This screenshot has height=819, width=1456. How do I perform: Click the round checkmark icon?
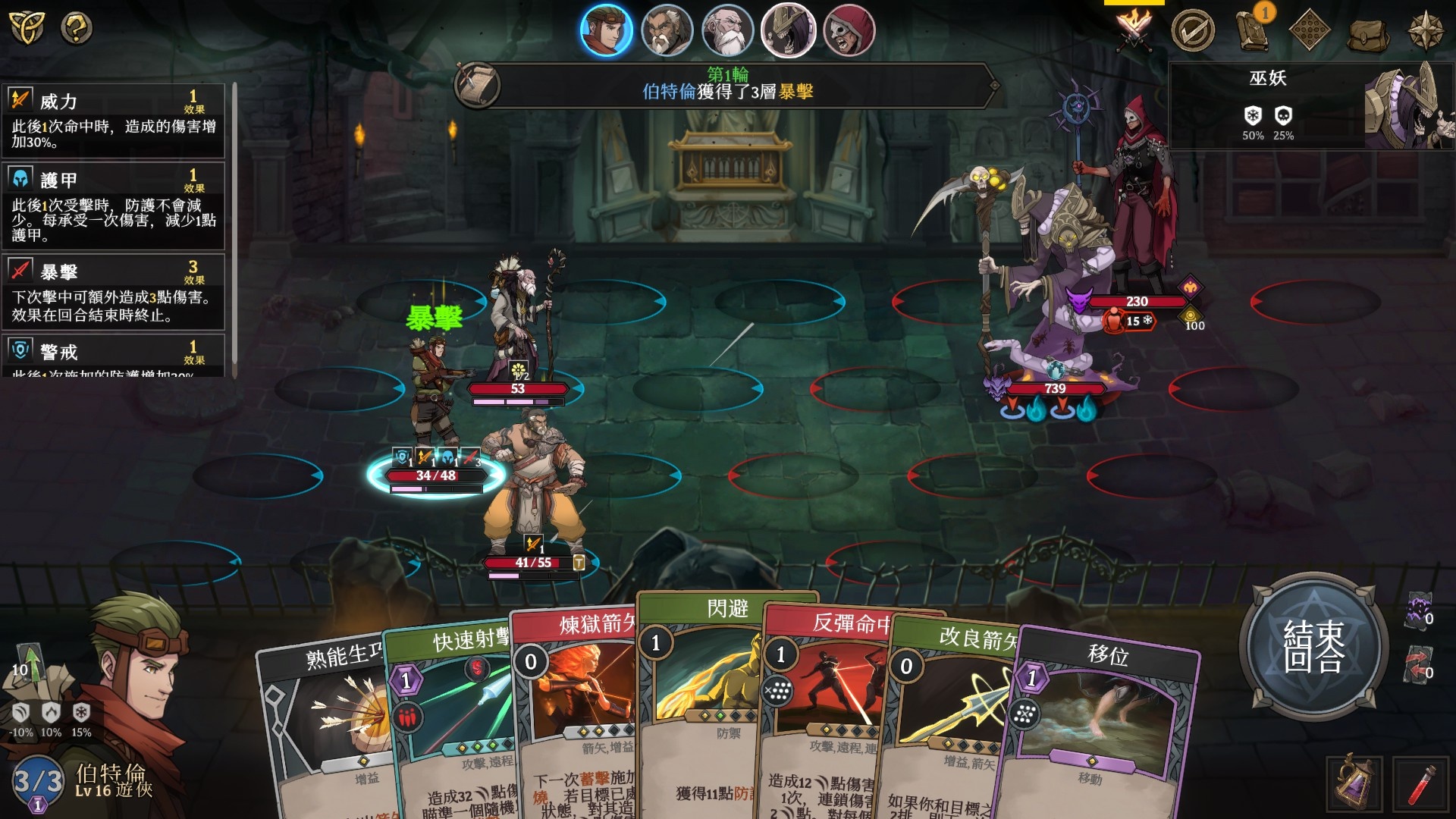click(x=1192, y=30)
